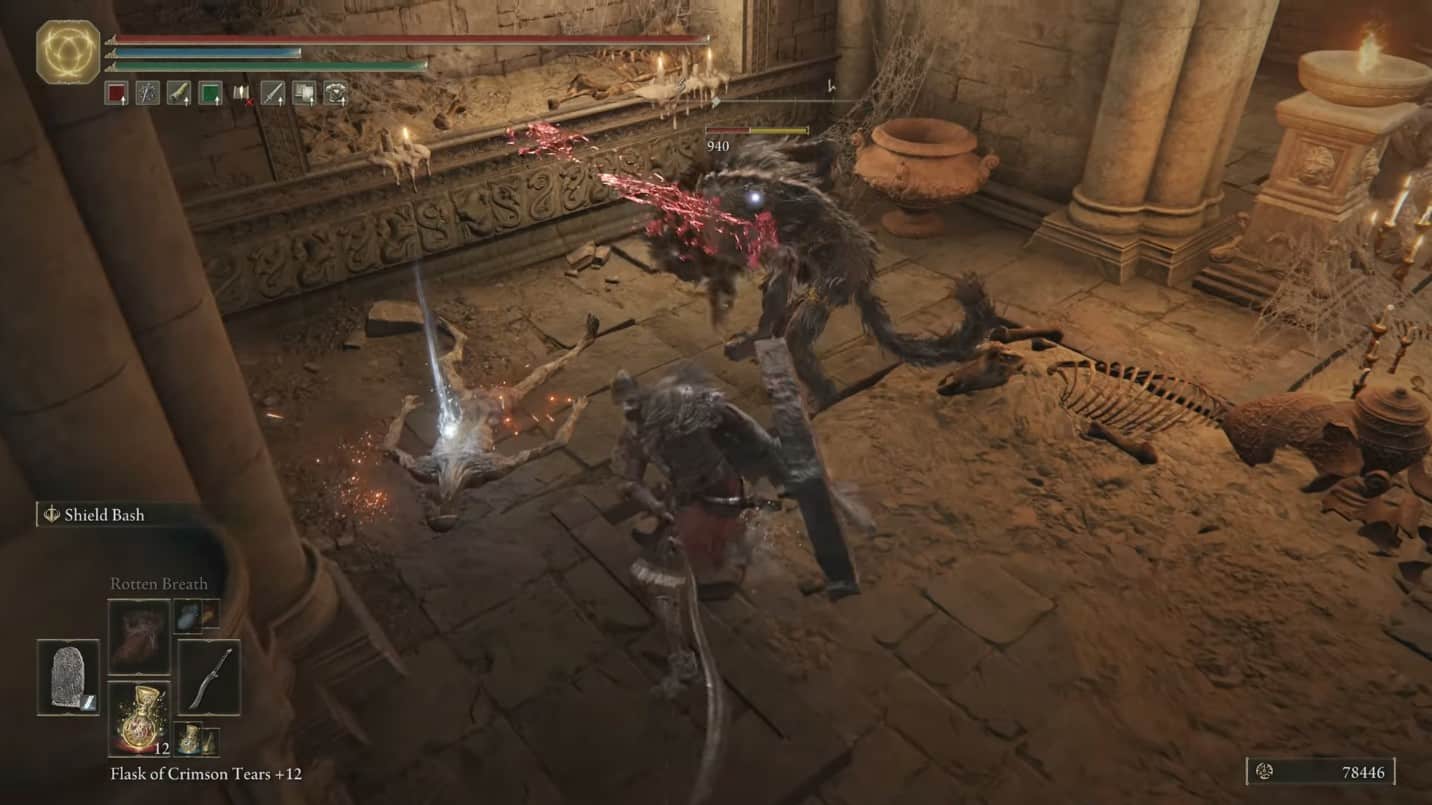Inspect the green square buff icon
The width and height of the screenshot is (1432, 805).
pyautogui.click(x=210, y=94)
